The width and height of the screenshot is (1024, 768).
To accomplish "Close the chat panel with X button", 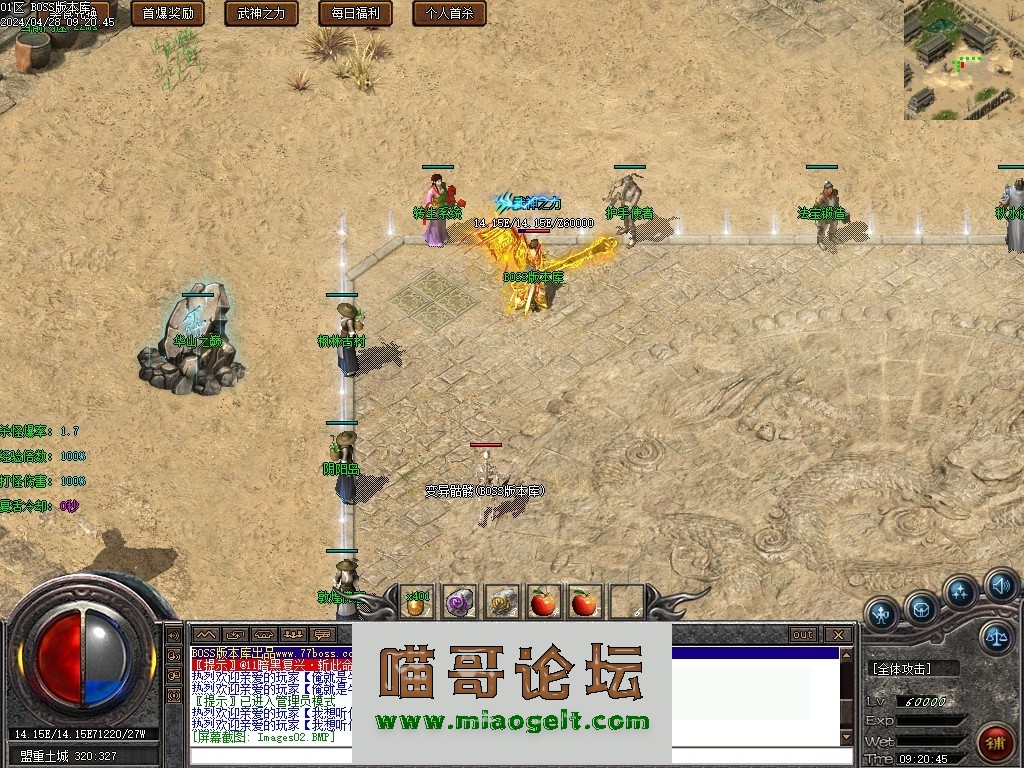I will [x=838, y=634].
